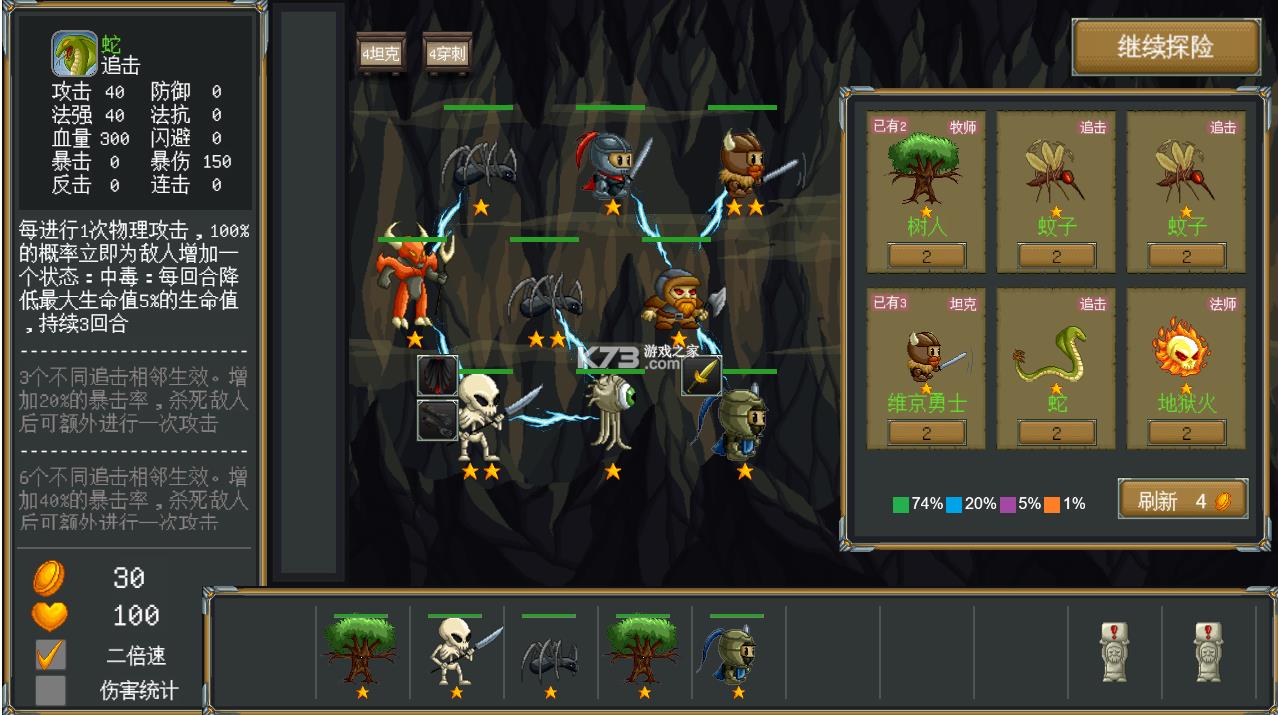Buy the 树人 treant card

pos(926,190)
